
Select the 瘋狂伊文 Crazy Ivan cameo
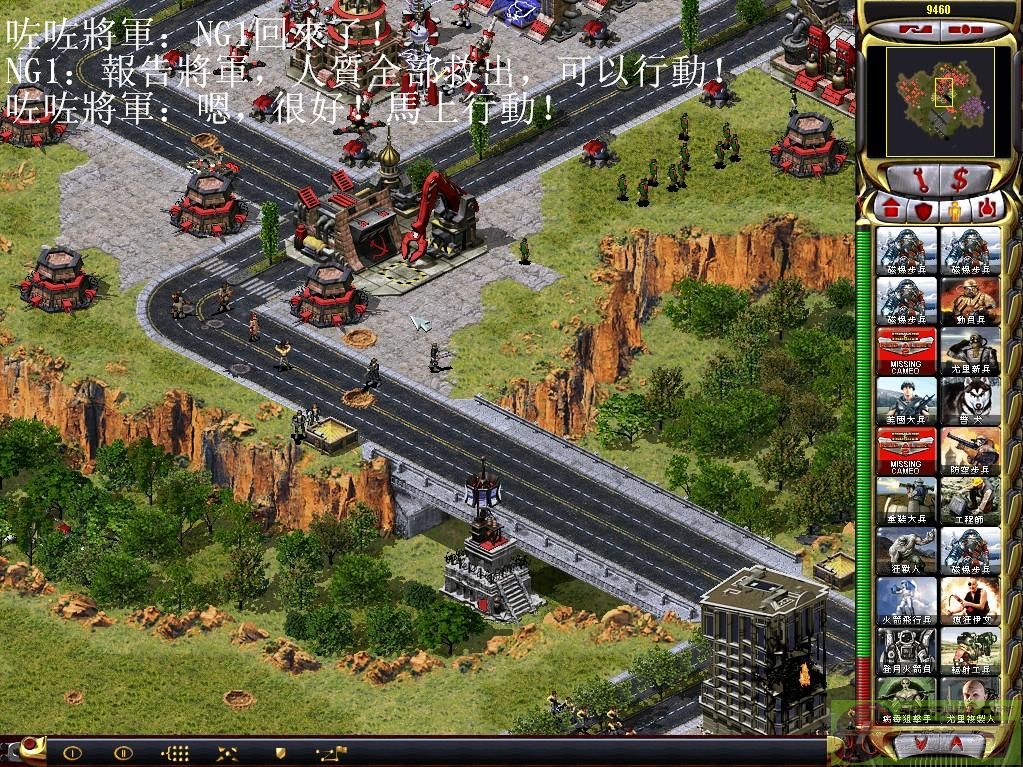tap(970, 601)
